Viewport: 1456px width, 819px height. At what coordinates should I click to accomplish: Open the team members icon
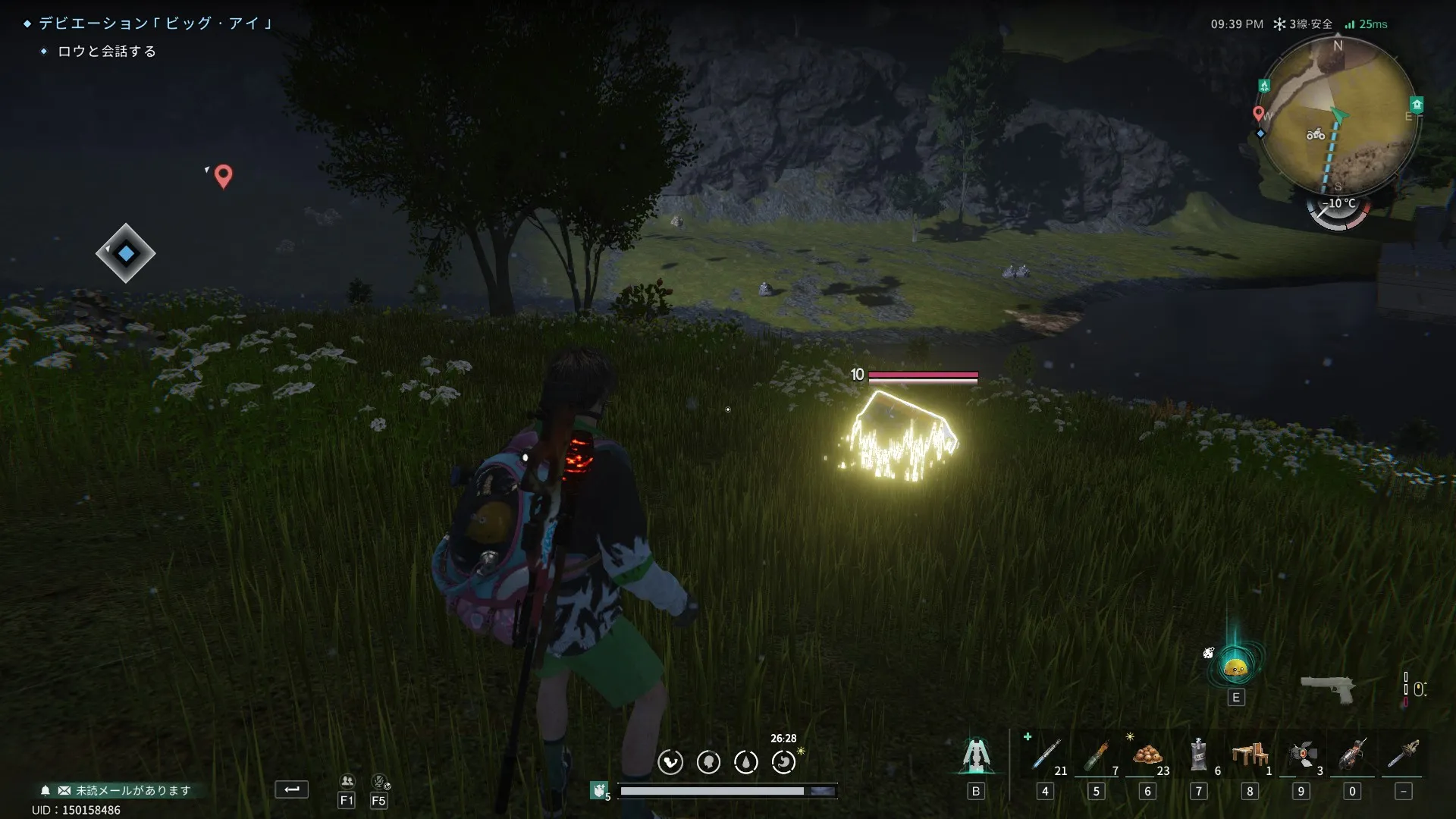pos(347,782)
